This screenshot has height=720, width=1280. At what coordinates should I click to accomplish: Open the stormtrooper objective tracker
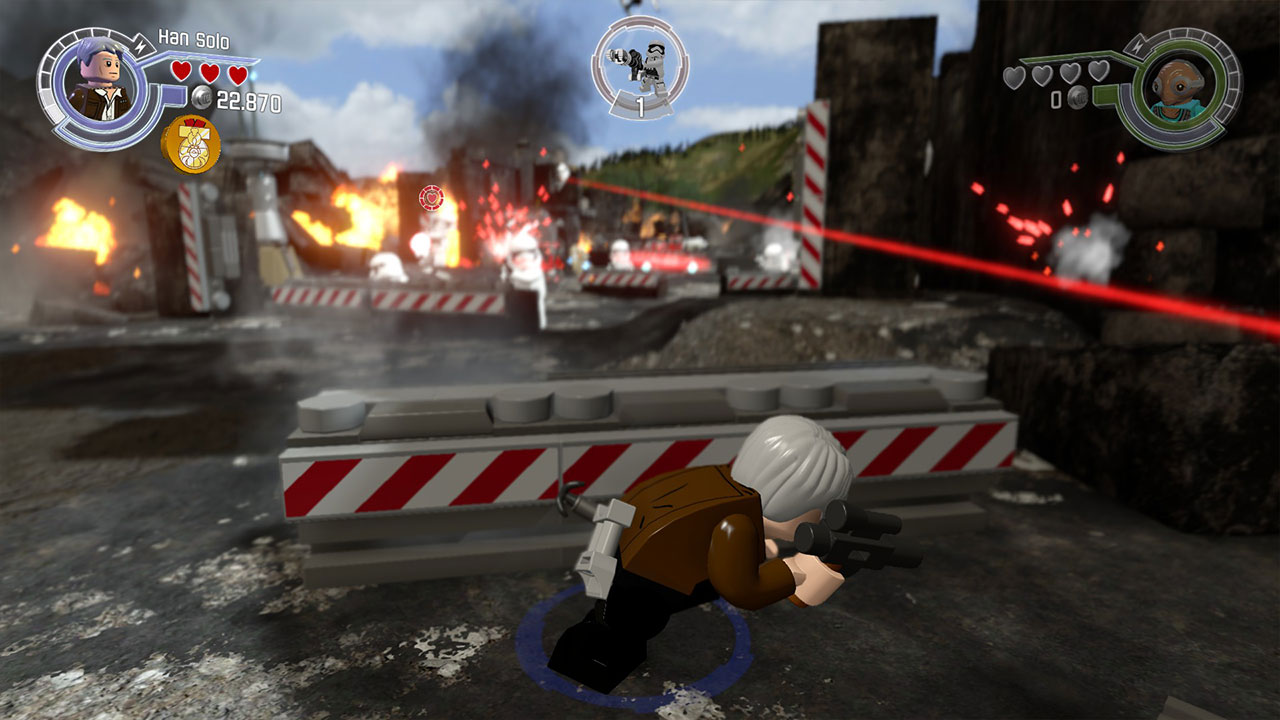(640, 65)
